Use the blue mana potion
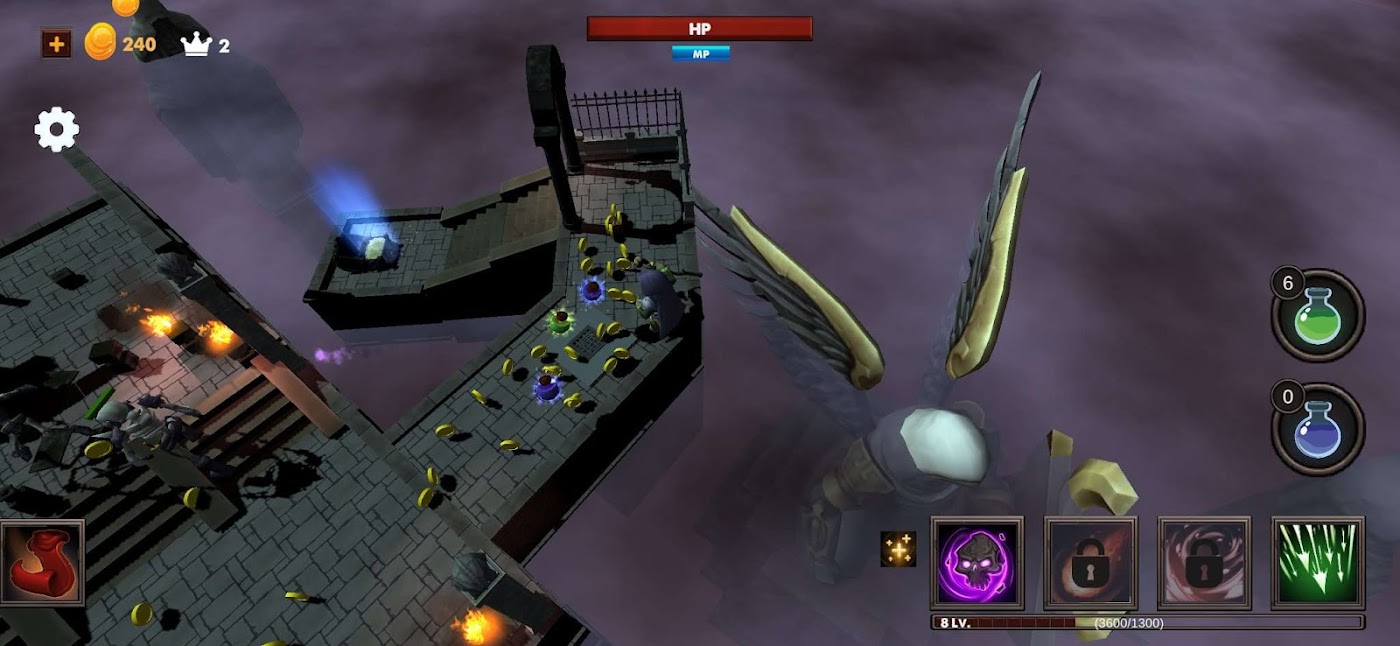The width and height of the screenshot is (1400, 646). (x=1318, y=430)
